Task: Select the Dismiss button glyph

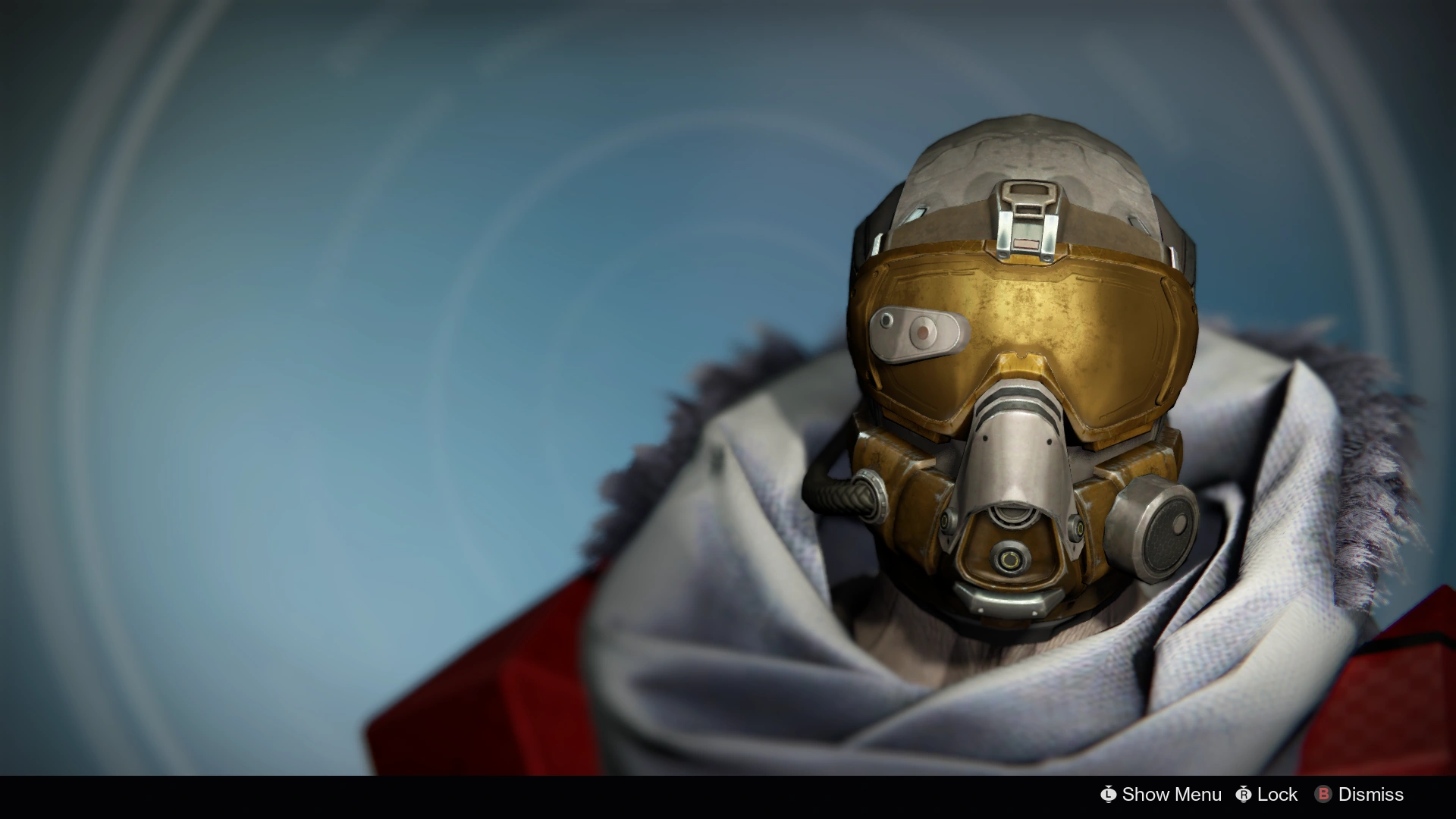Action: 1324,794
